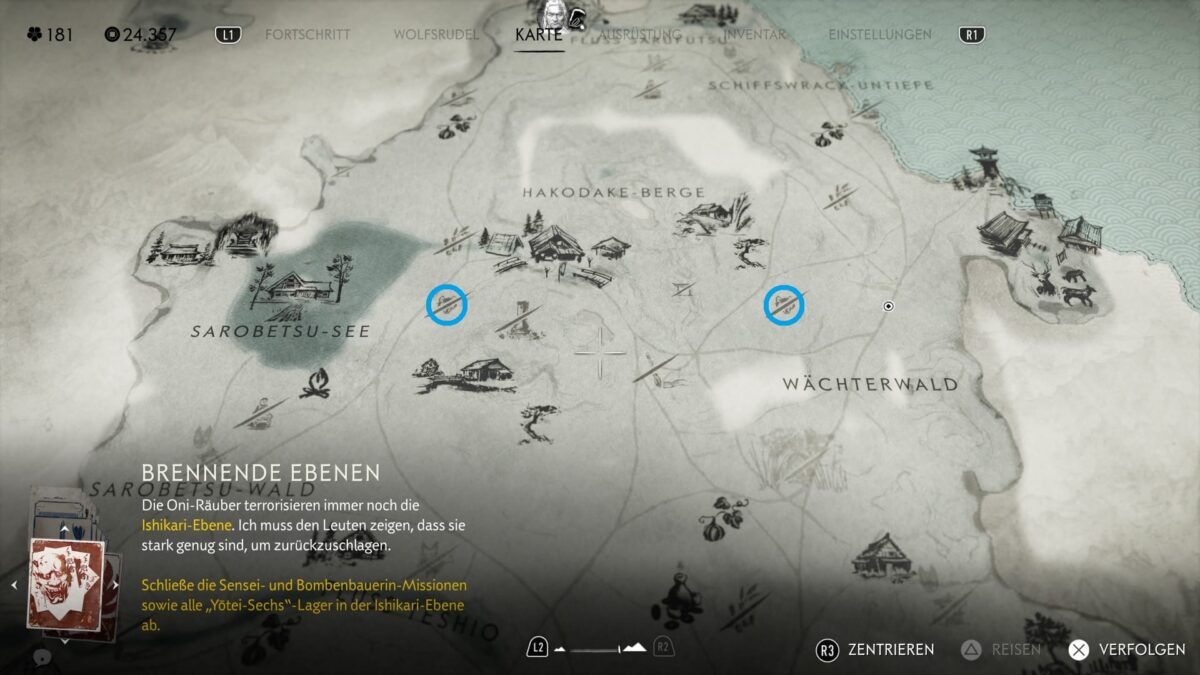Image resolution: width=1200 pixels, height=675 pixels.
Task: Click the campfire marker on the map
Action: coord(316,383)
